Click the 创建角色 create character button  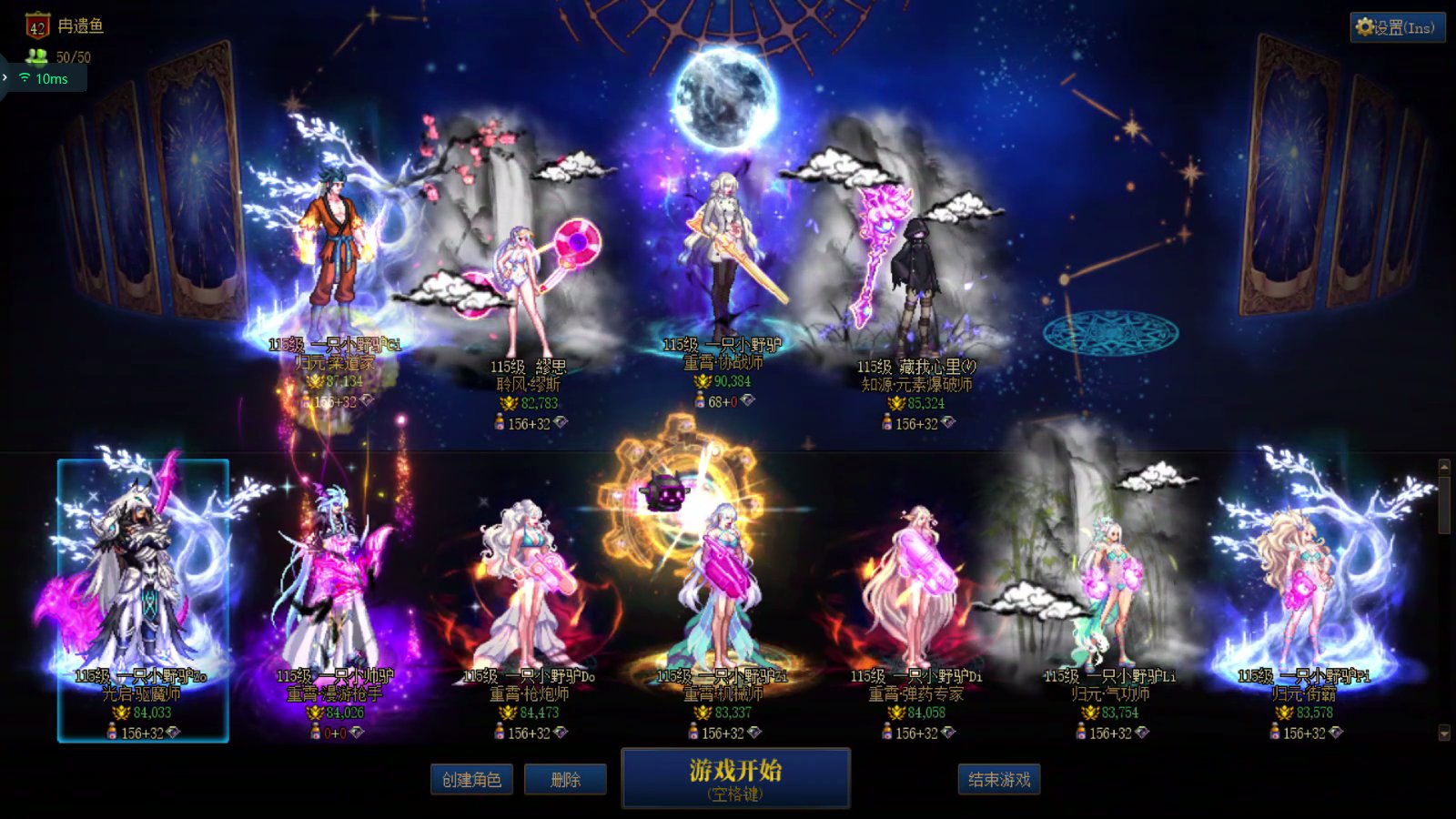pyautogui.click(x=472, y=780)
